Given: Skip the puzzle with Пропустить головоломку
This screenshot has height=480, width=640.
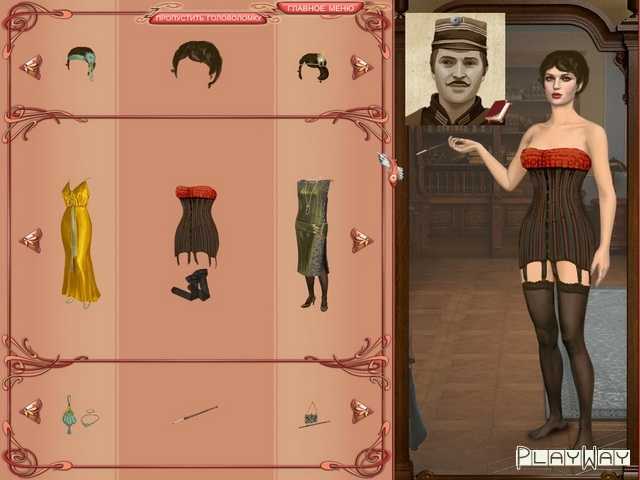Looking at the screenshot, I should [x=208, y=18].
